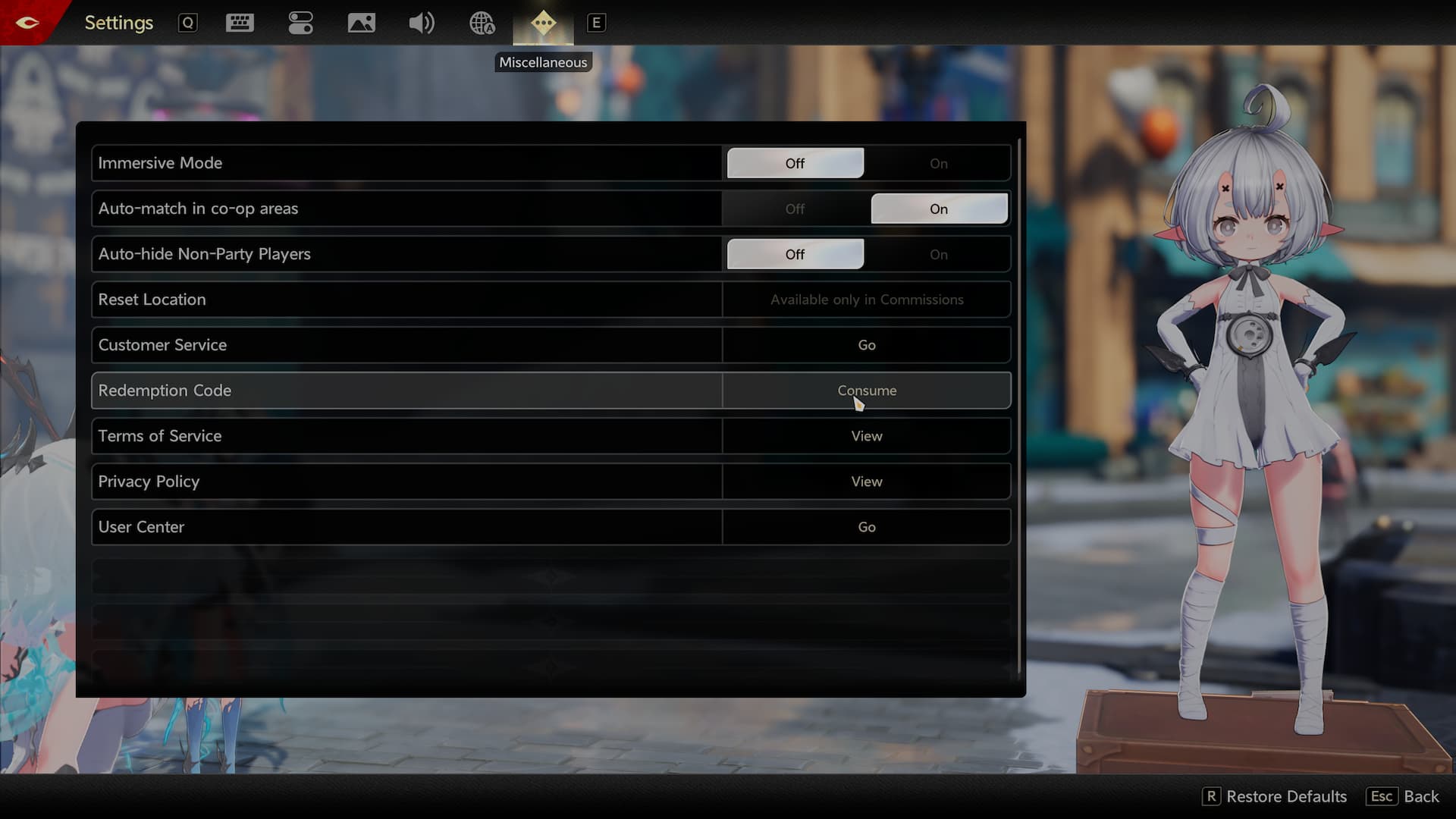
Task: Select the Miscellaneous settings tab
Action: [543, 23]
